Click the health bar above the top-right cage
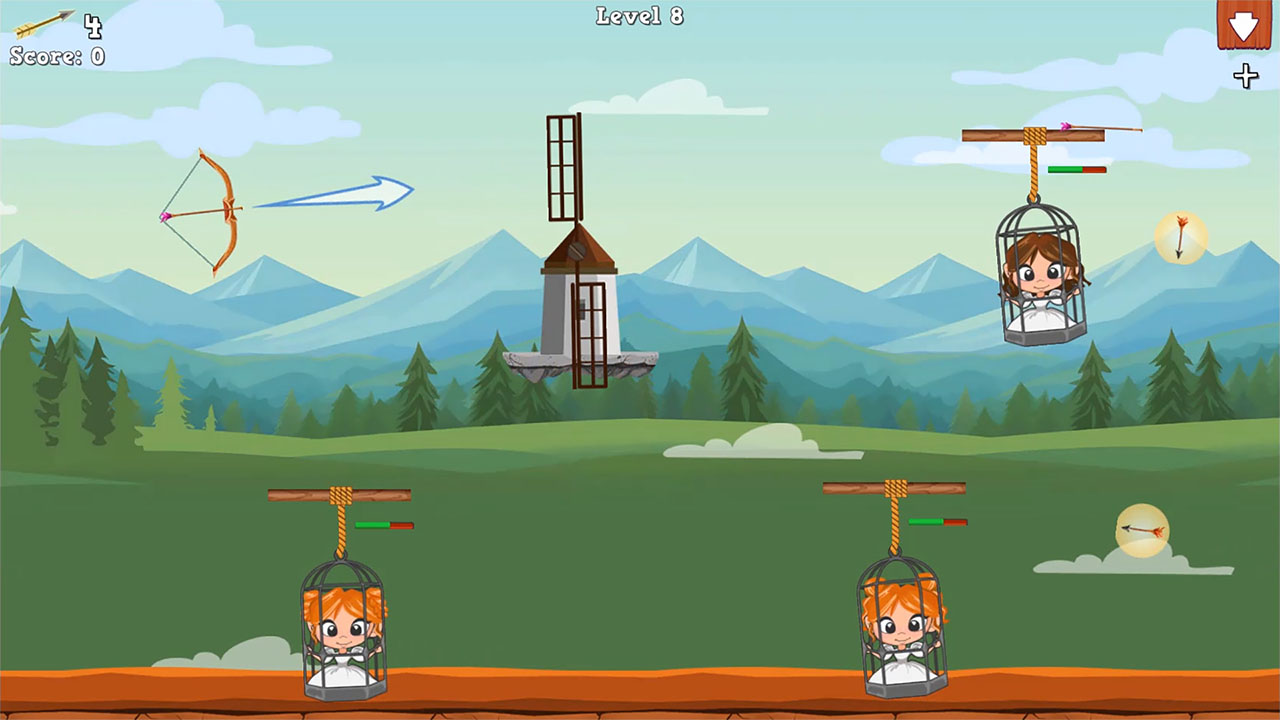 [x=1075, y=170]
